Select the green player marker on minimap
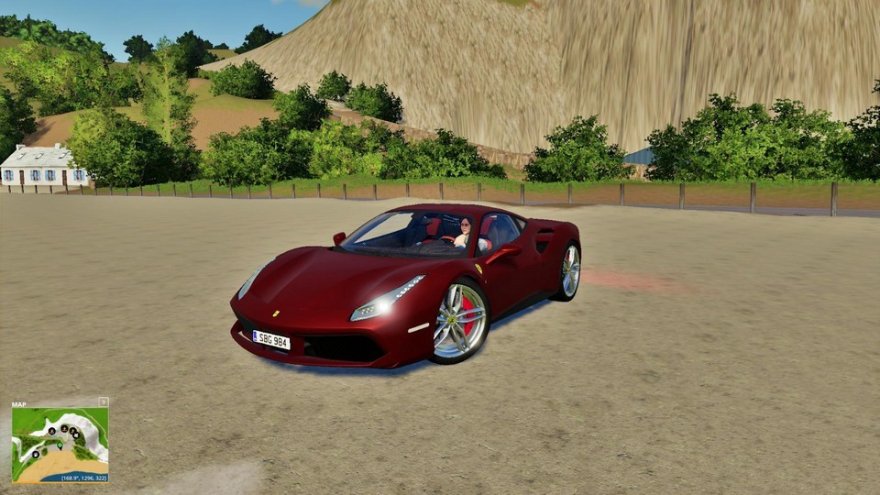 tap(59, 445)
